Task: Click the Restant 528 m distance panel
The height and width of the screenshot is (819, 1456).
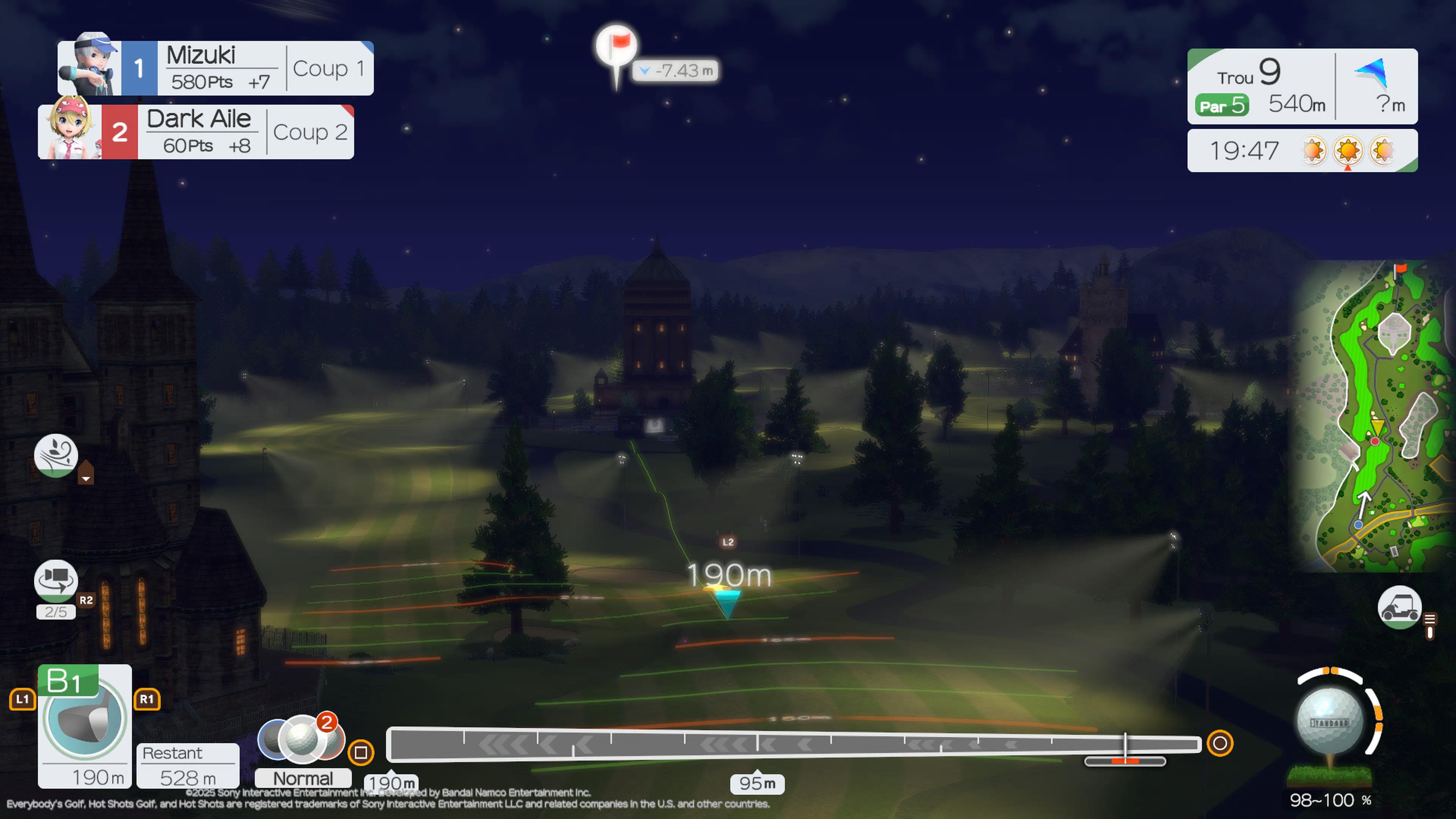Action: tap(188, 765)
